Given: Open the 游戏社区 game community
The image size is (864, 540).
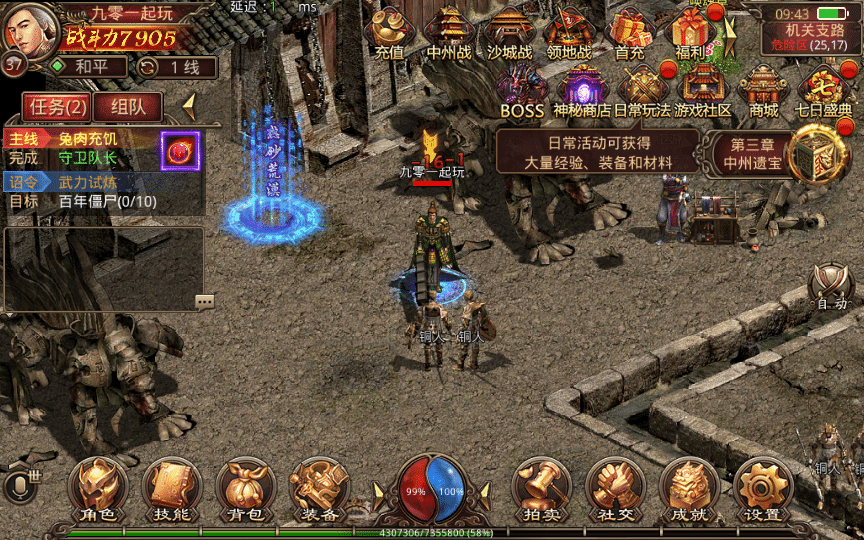Looking at the screenshot, I should pos(703,90).
